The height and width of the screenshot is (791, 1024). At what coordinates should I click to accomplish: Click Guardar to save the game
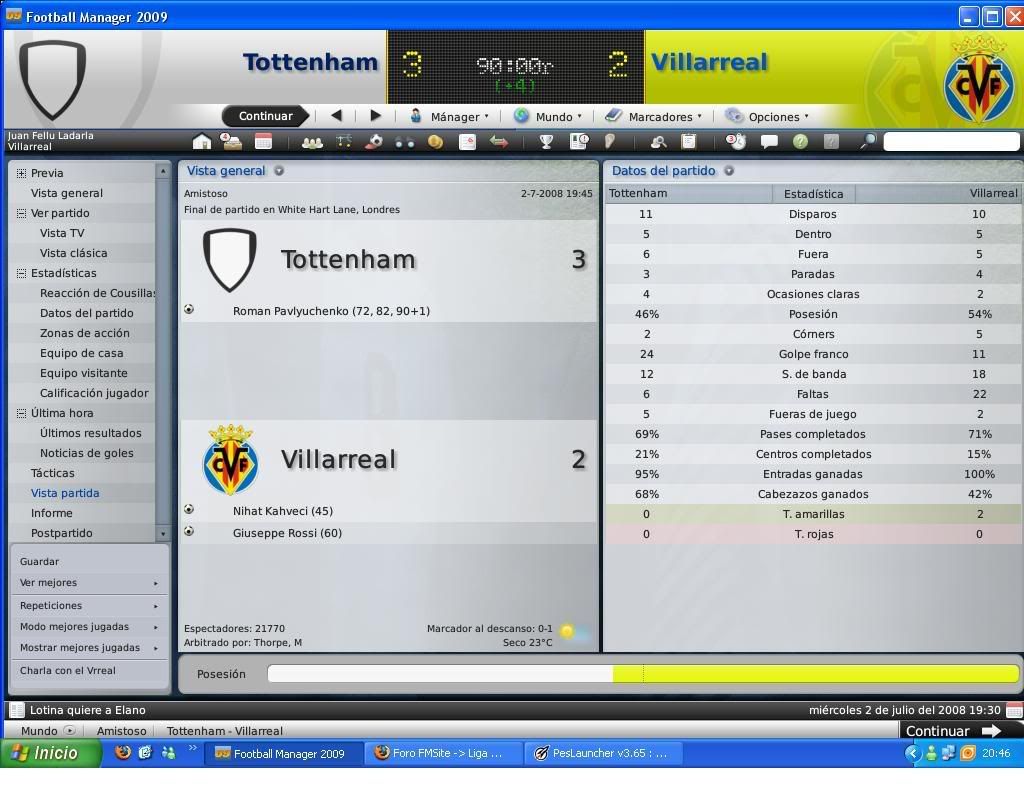point(39,562)
